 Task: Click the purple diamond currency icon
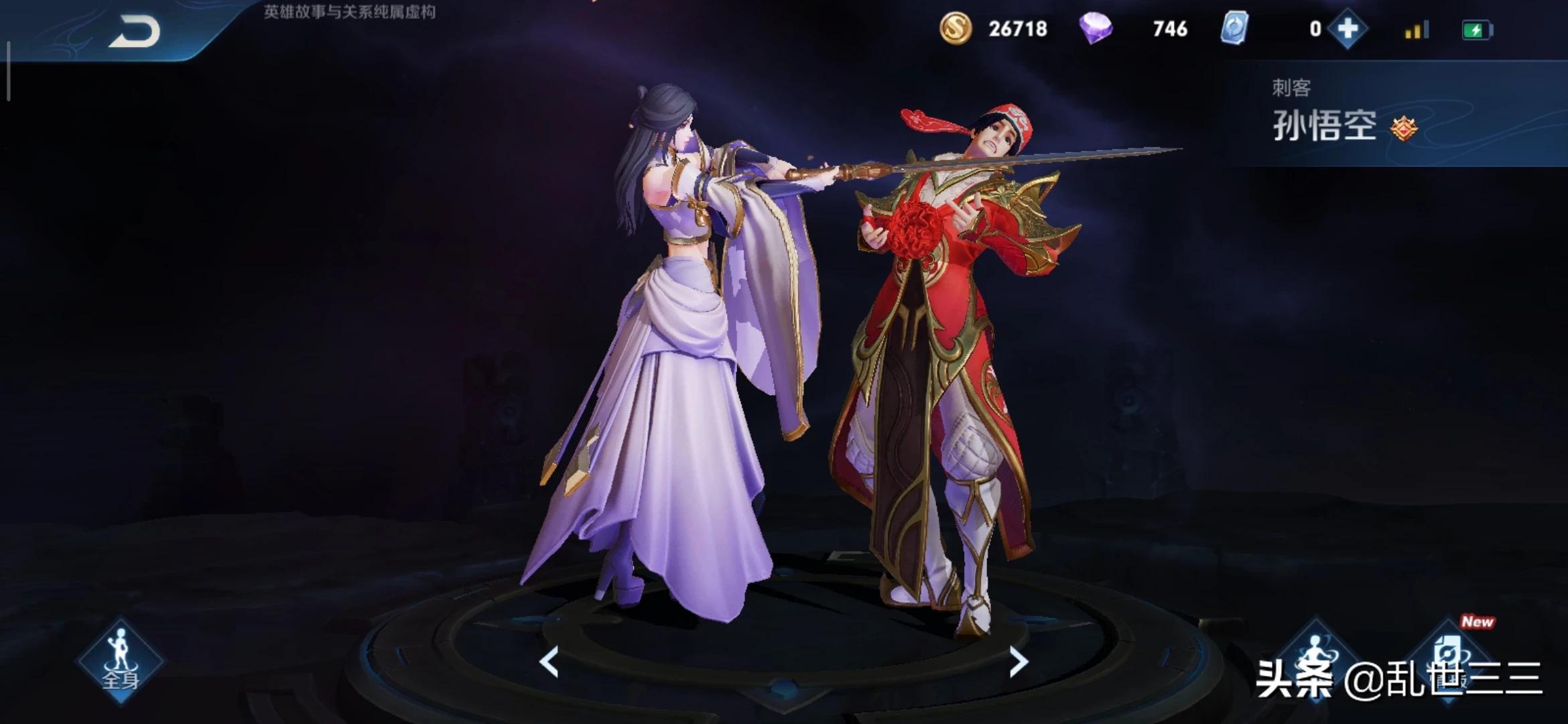click(x=1096, y=29)
